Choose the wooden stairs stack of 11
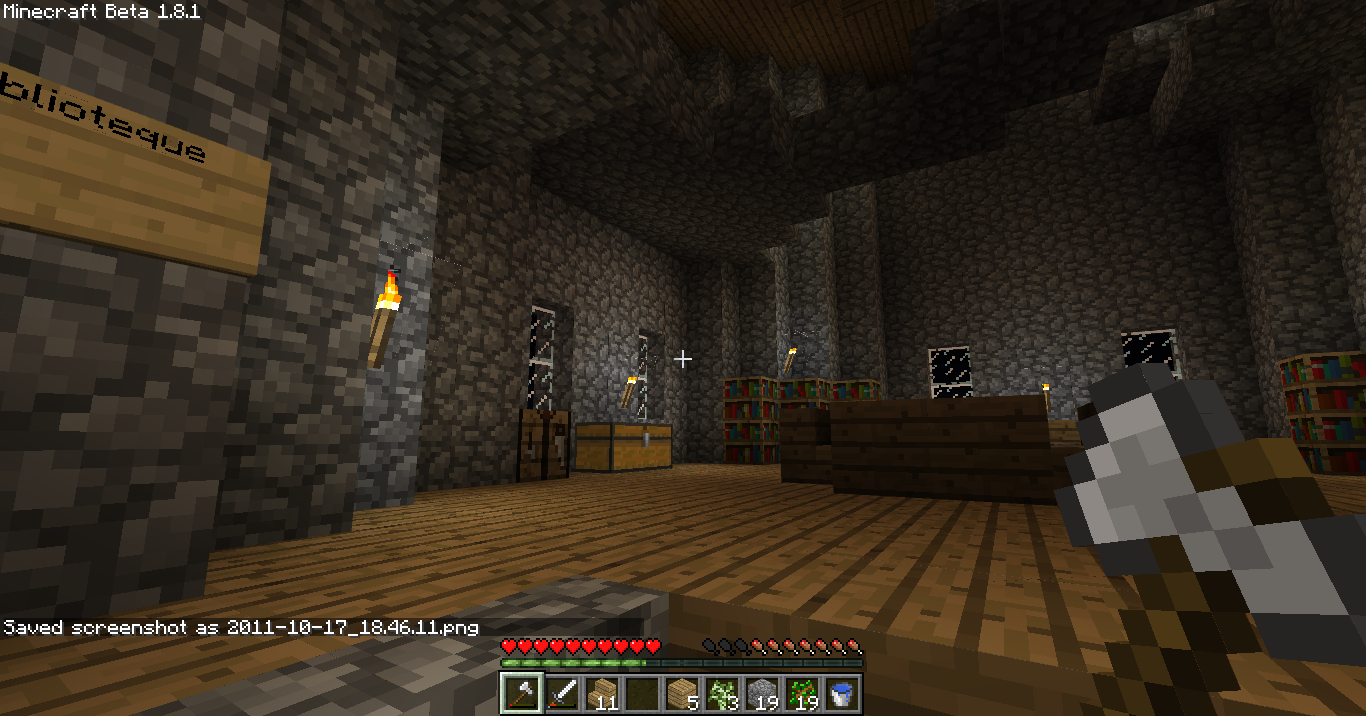This screenshot has height=716, width=1366. point(601,692)
